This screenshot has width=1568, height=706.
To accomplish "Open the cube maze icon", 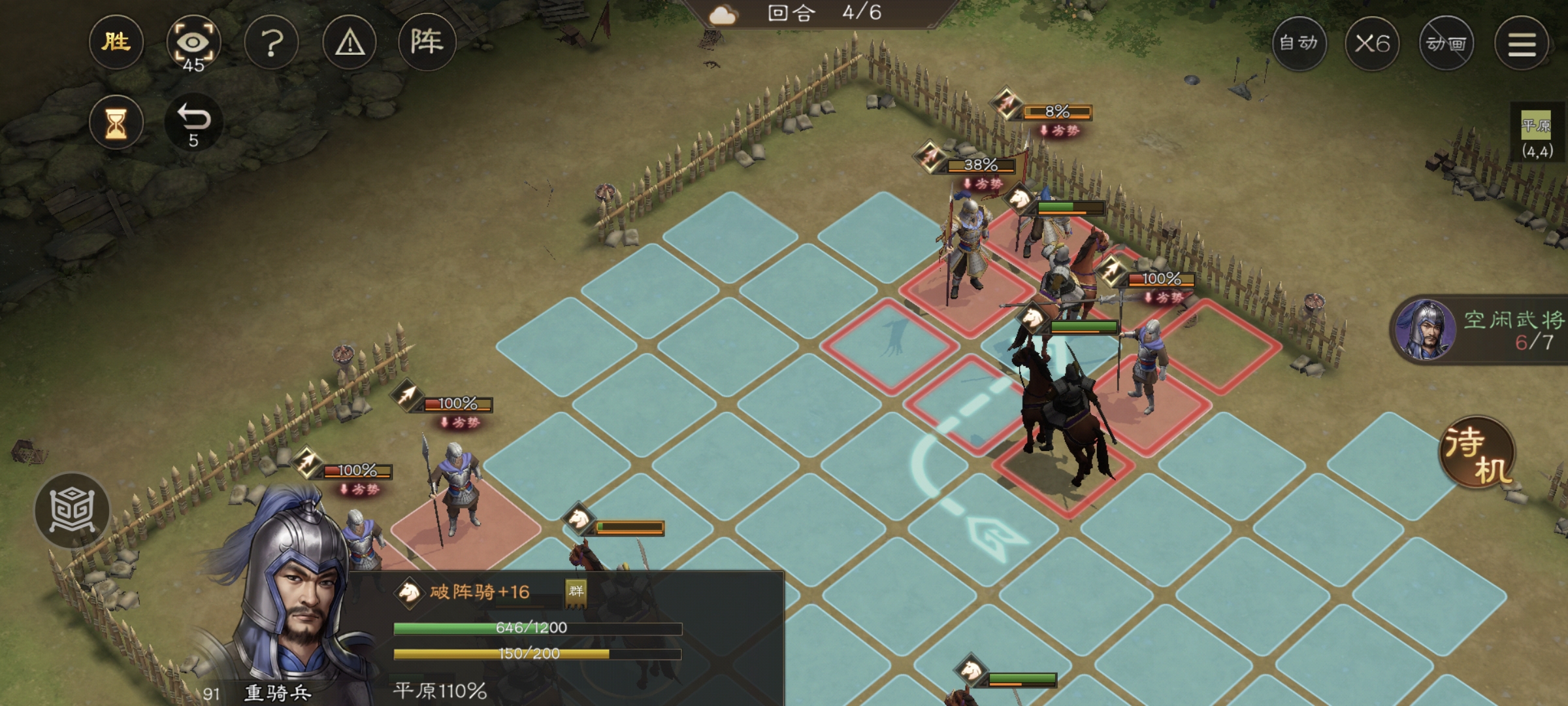I will click(72, 511).
